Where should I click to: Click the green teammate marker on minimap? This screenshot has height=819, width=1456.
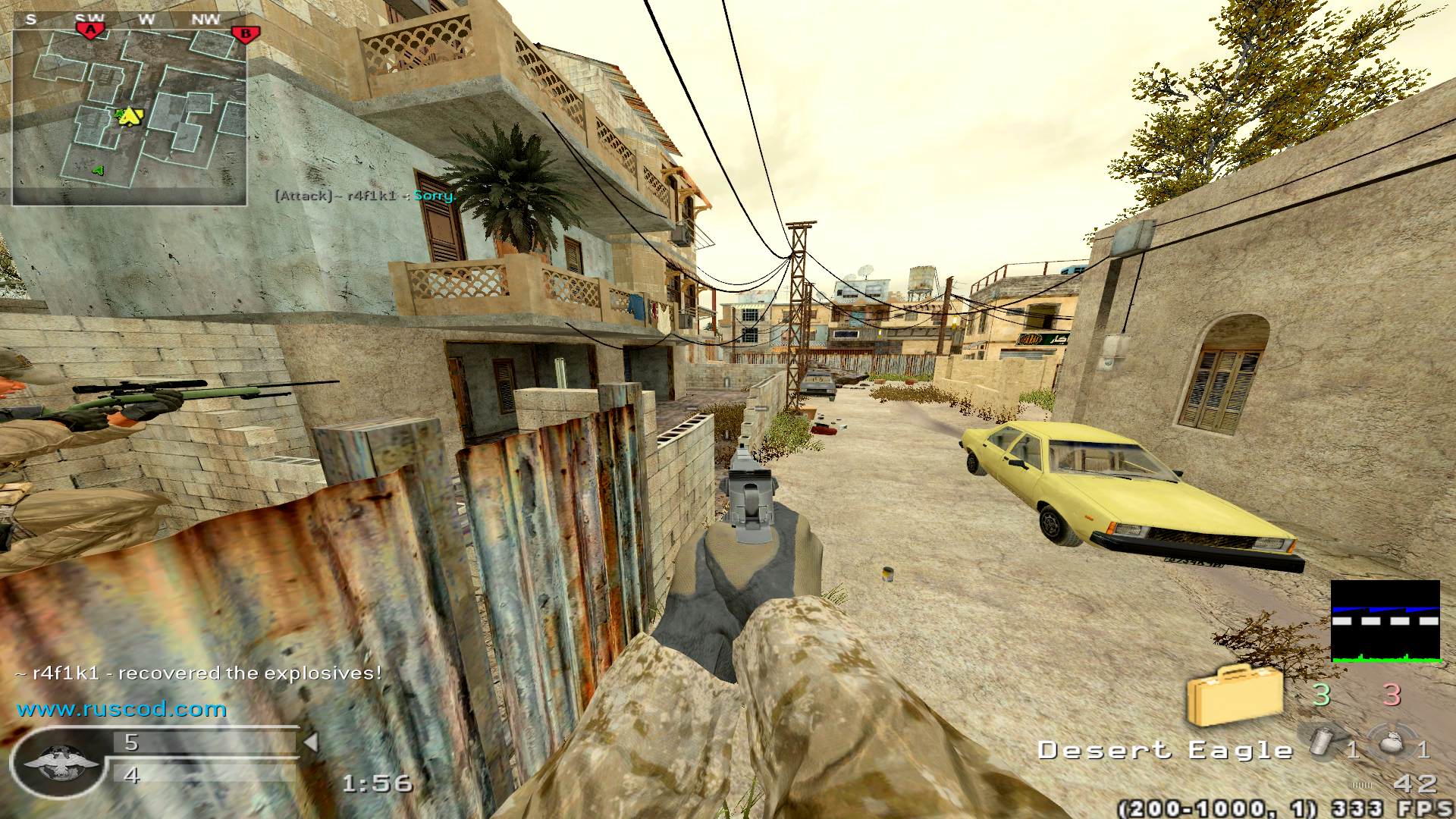pyautogui.click(x=98, y=171)
